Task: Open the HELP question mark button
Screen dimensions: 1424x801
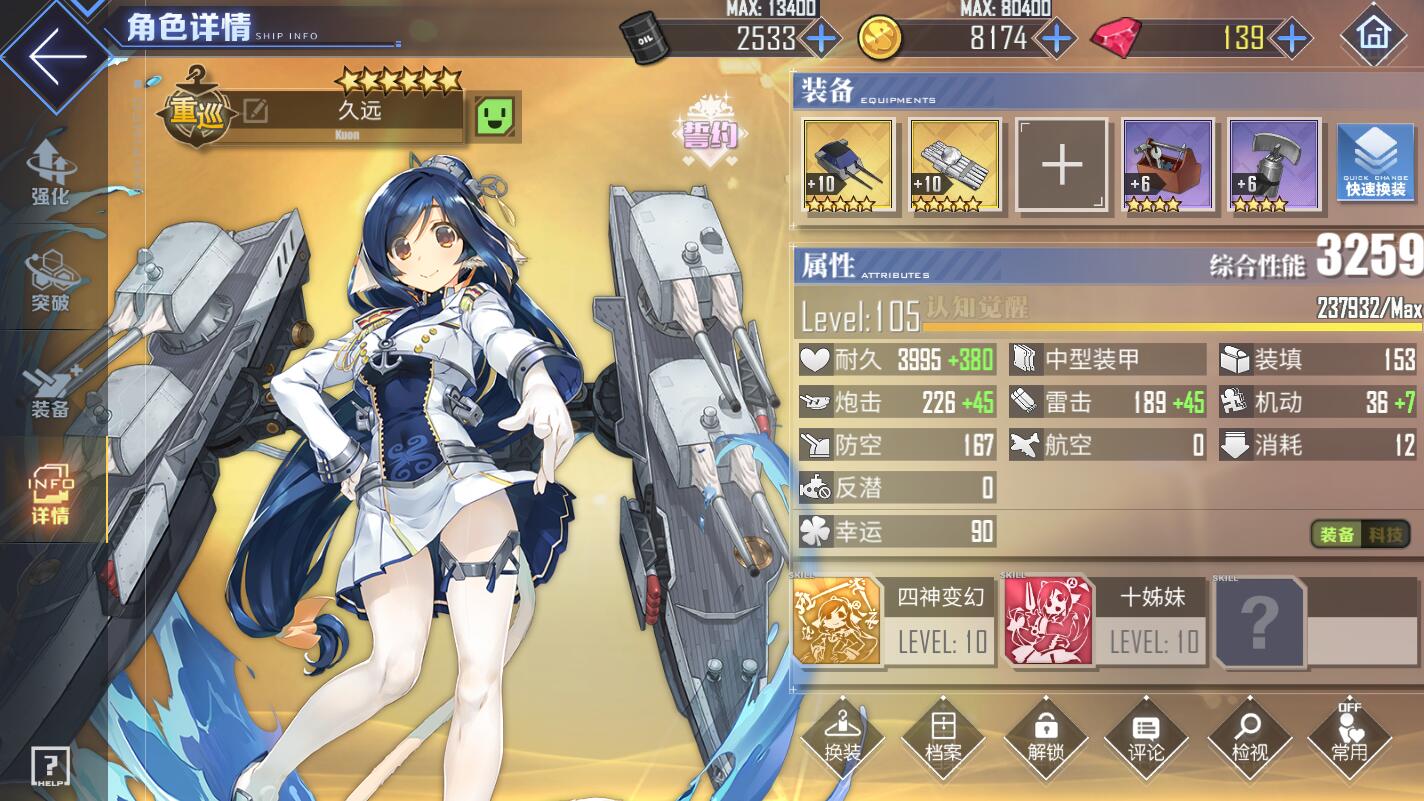Action: (x=50, y=767)
